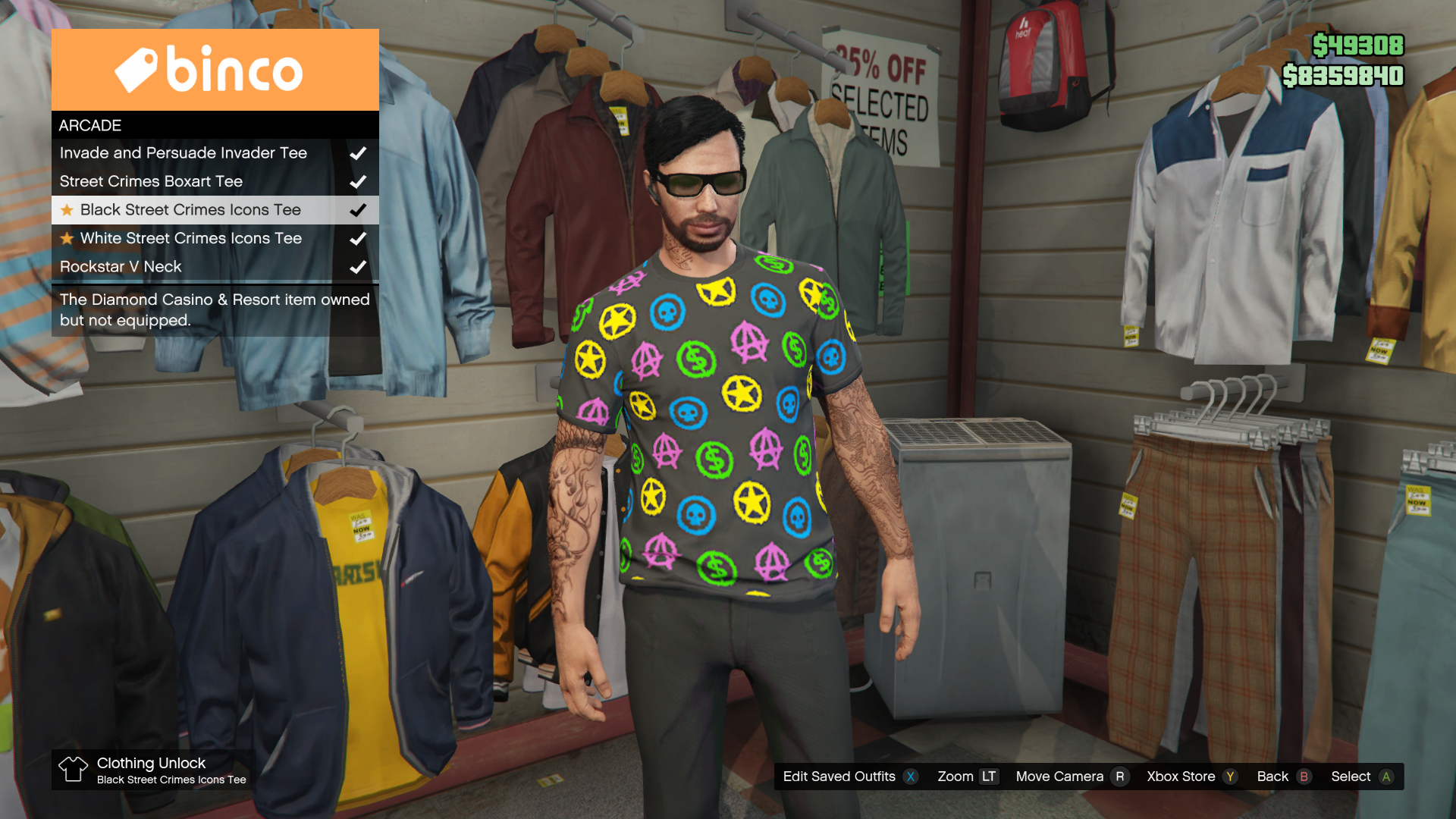The image size is (1456, 819).
Task: Select Black Street Crimes Icons Tee
Action: (190, 210)
